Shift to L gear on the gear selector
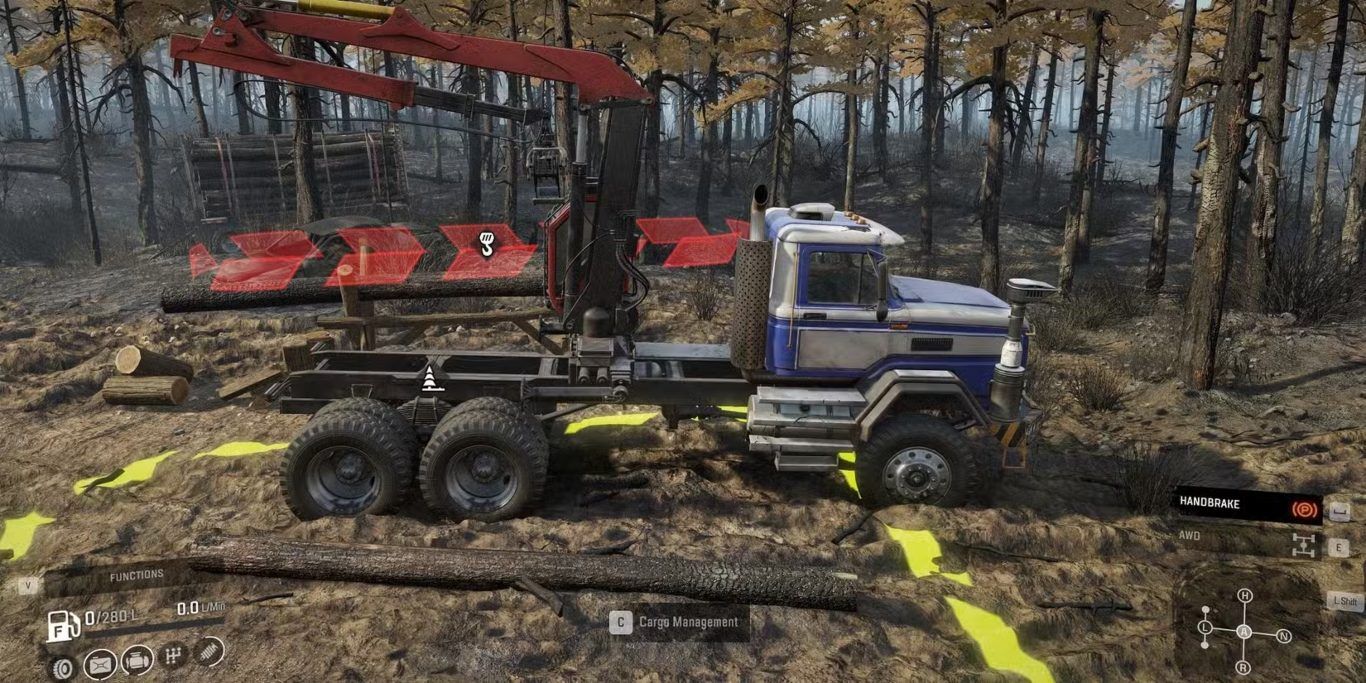 (x=1205, y=628)
